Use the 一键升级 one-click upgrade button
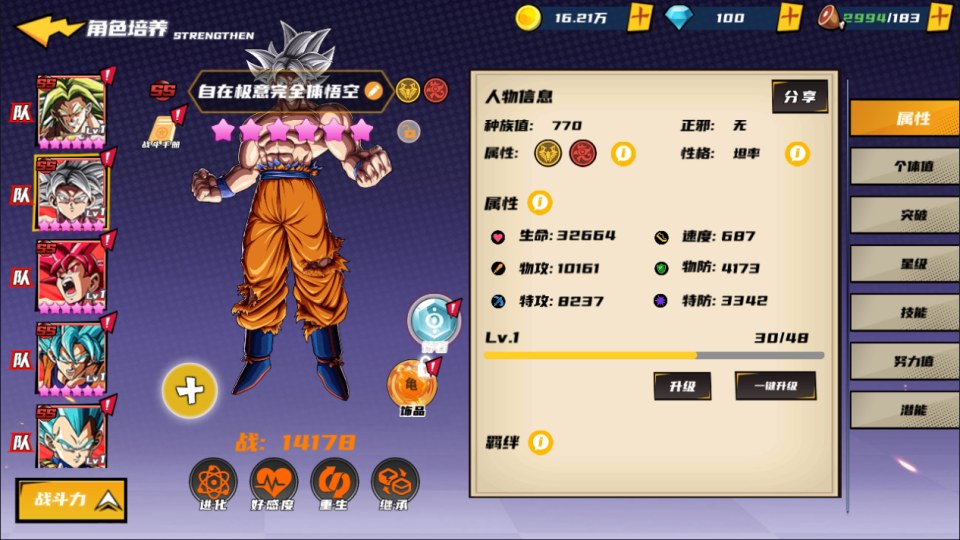This screenshot has height=540, width=960. pyautogui.click(x=775, y=385)
